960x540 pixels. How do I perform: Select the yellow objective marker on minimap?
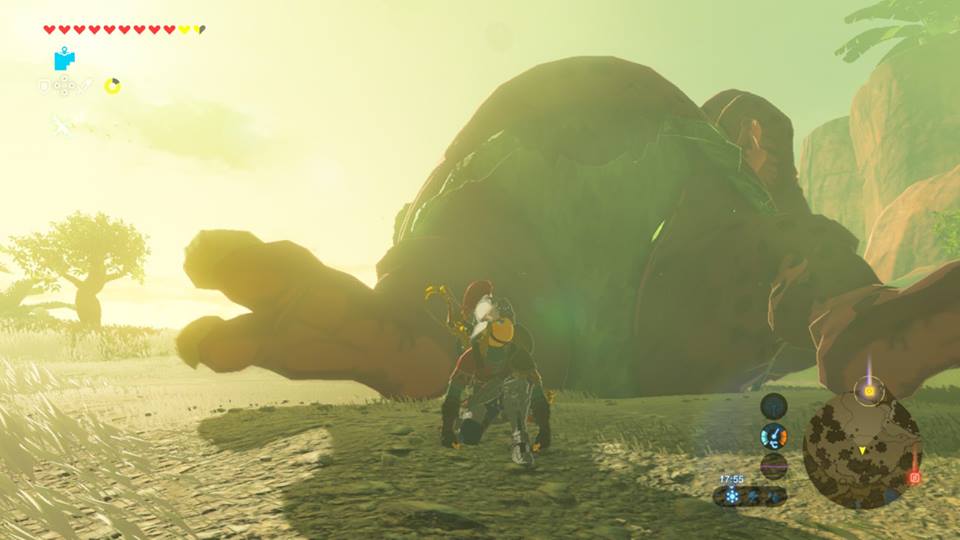869,392
